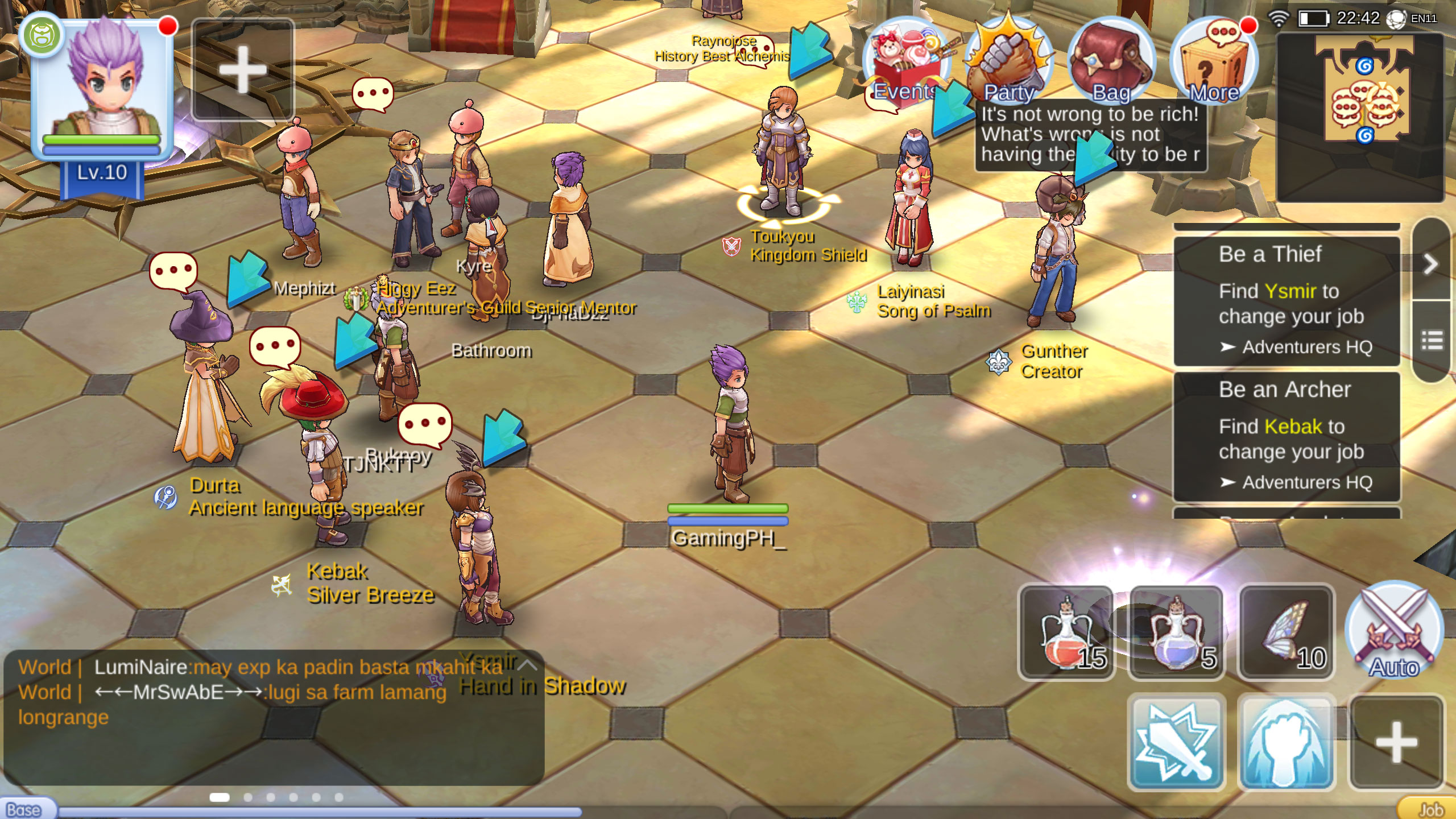The height and width of the screenshot is (819, 1456).
Task: Use the red potion in the hotbar
Action: (x=1066, y=632)
